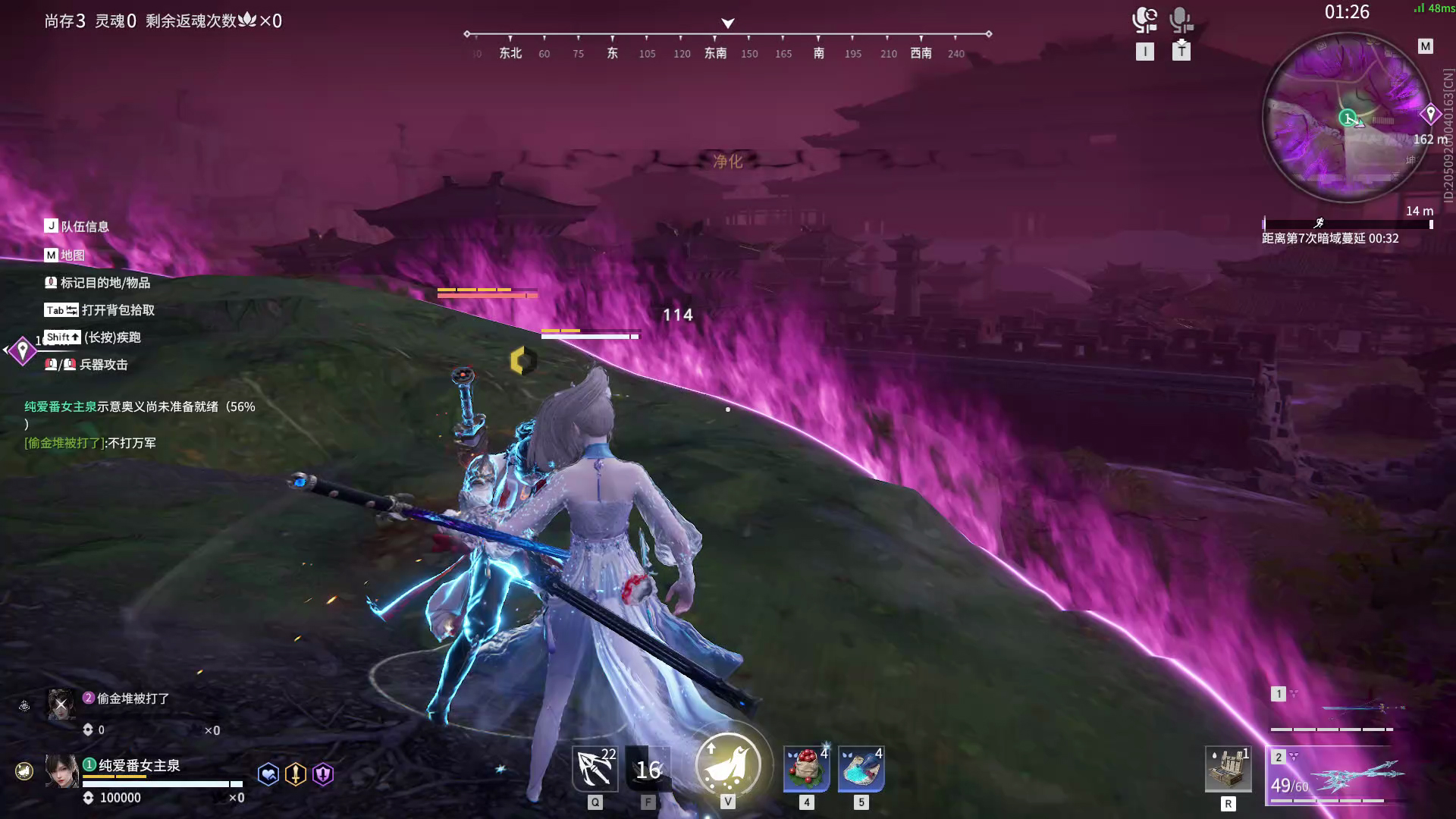The image size is (1456, 819).
Task: Toggle the voice speaker channel icon
Action: (x=1144, y=20)
